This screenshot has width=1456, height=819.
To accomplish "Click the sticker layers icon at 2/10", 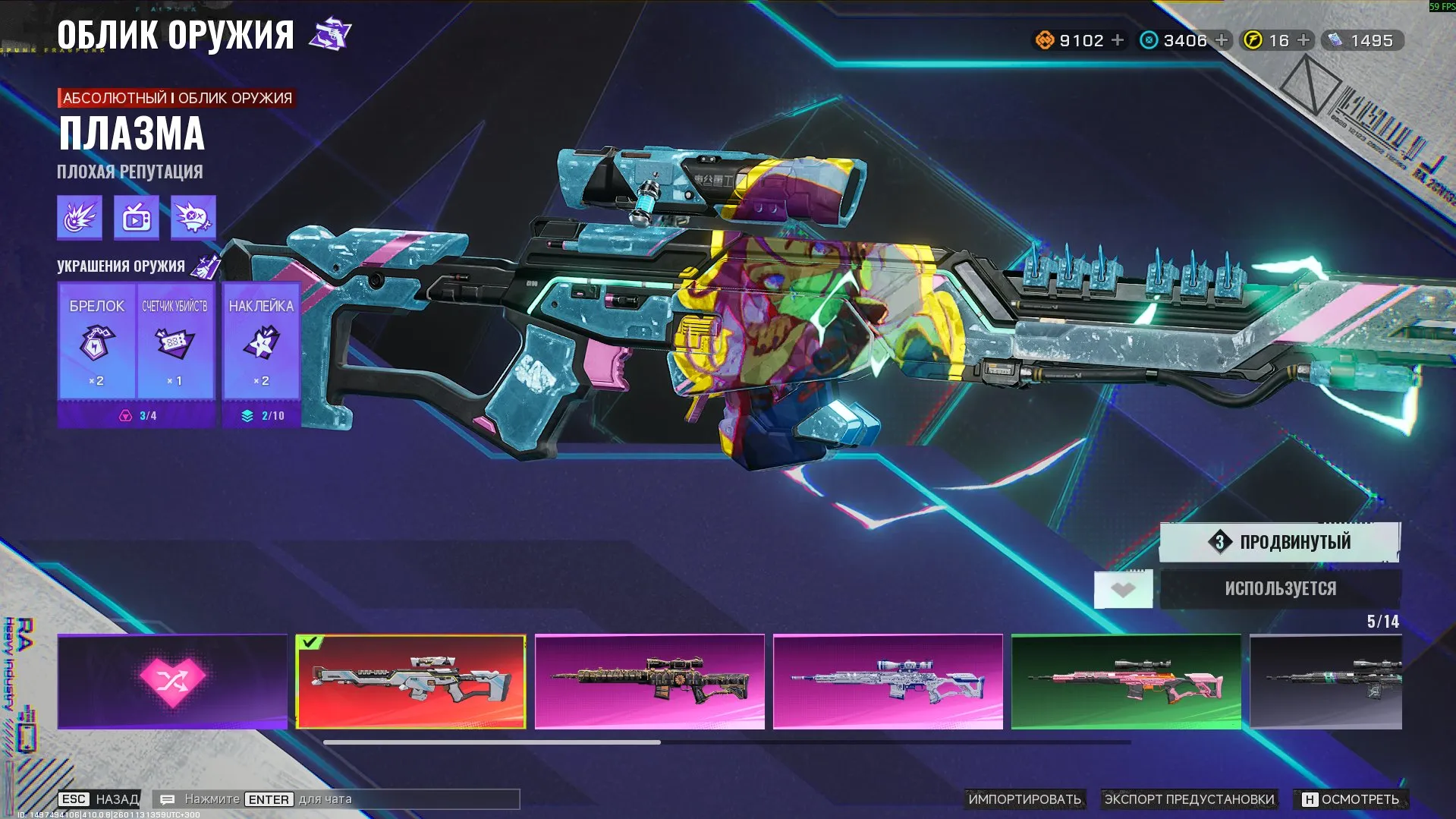I will pyautogui.click(x=248, y=415).
